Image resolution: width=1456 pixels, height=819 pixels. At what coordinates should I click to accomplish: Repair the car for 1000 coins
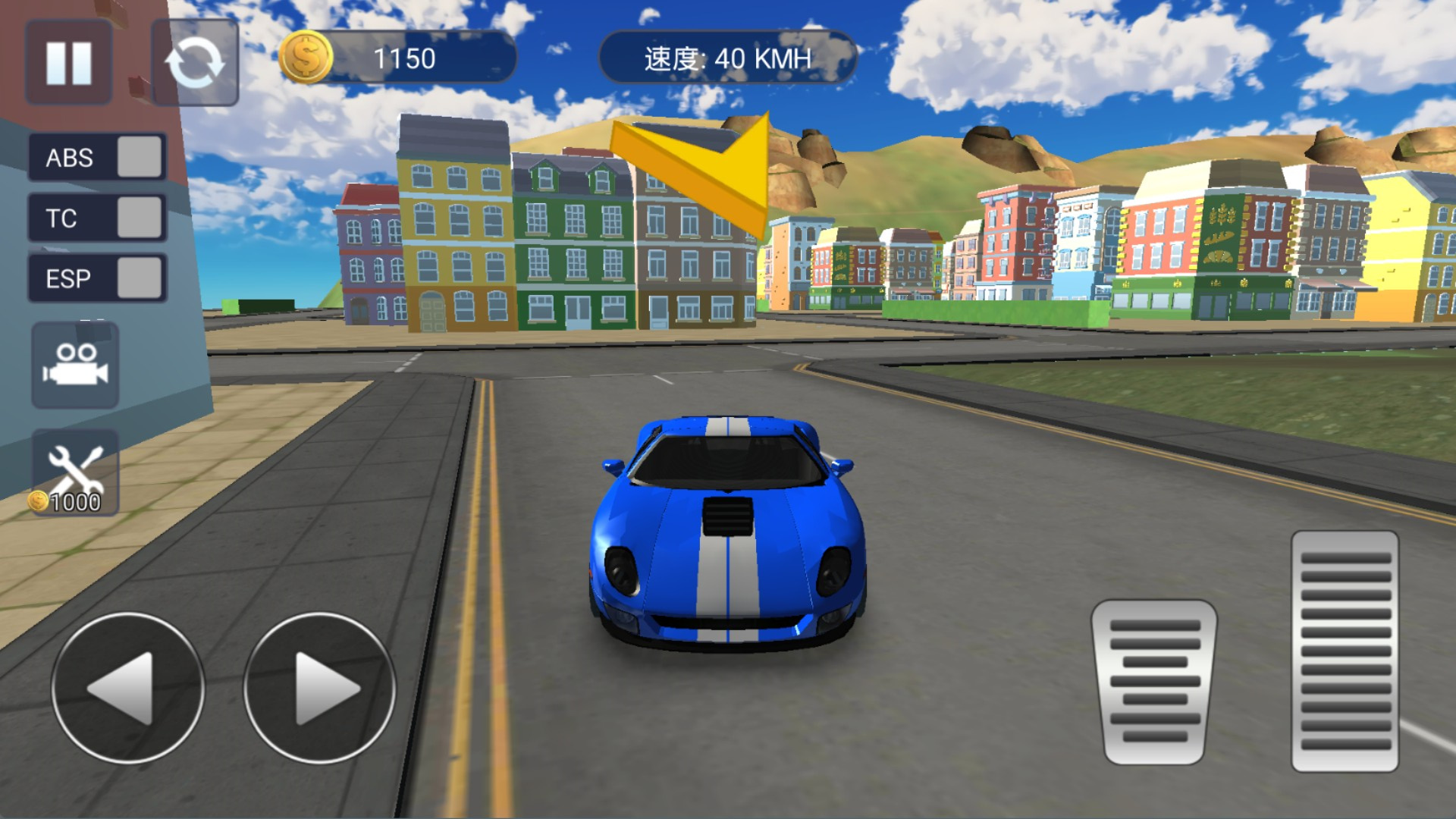tap(75, 473)
